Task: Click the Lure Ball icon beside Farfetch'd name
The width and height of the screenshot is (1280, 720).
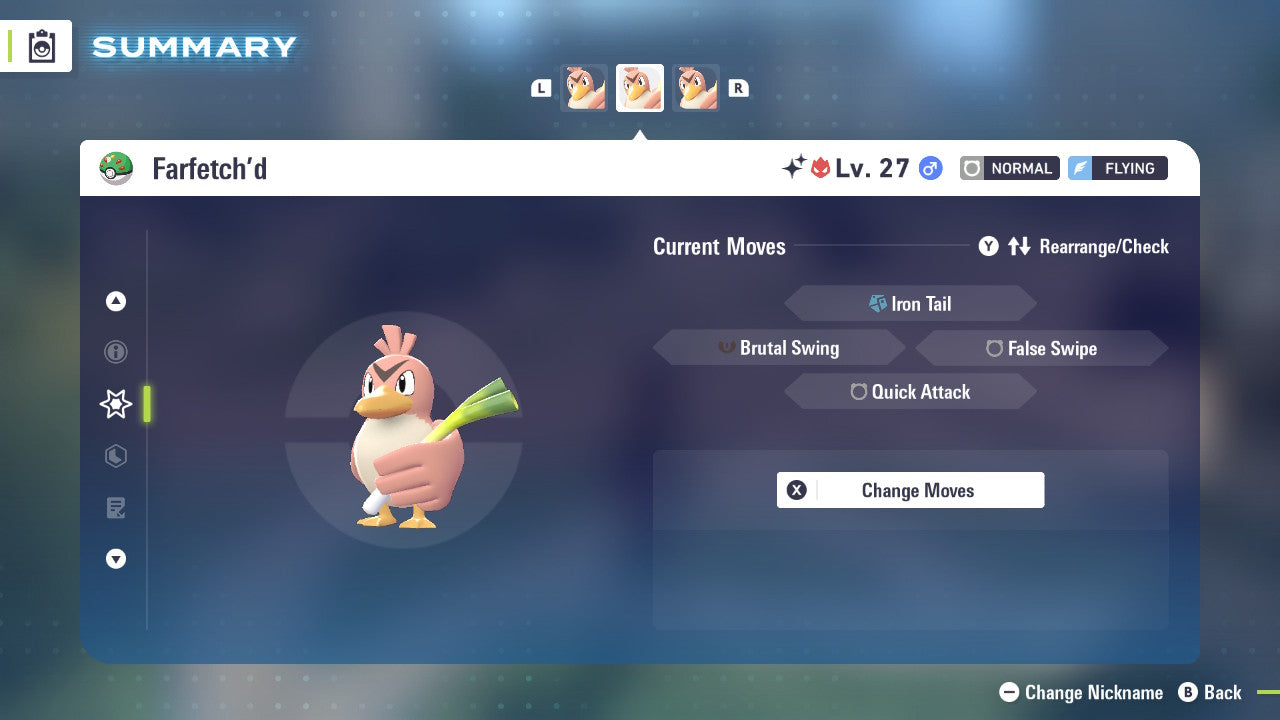Action: click(x=116, y=168)
